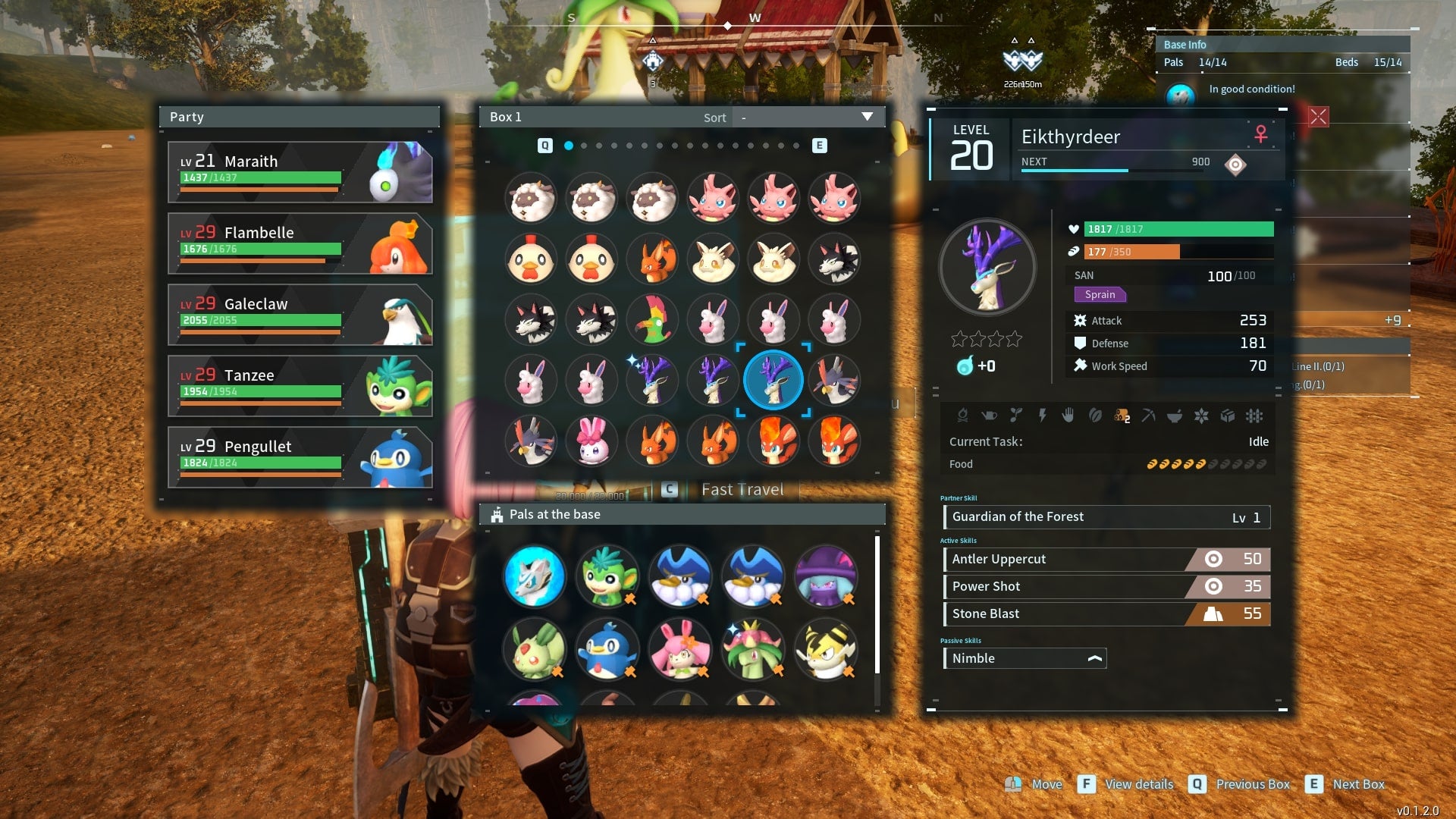Click the star rating row under Eikthyrdeer portrait
Image resolution: width=1456 pixels, height=819 pixels.
[986, 340]
